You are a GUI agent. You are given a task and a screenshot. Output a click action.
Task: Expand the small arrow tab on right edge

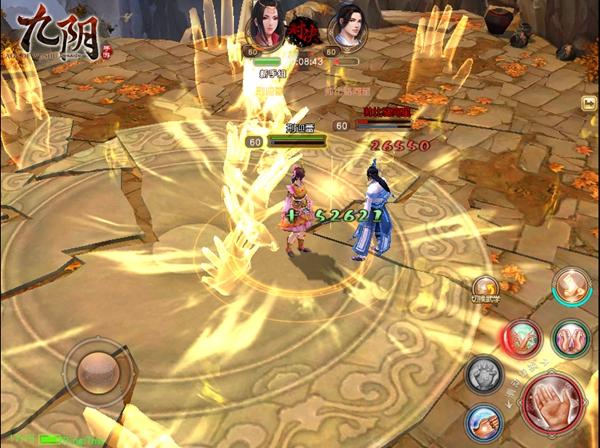pyautogui.click(x=589, y=102)
